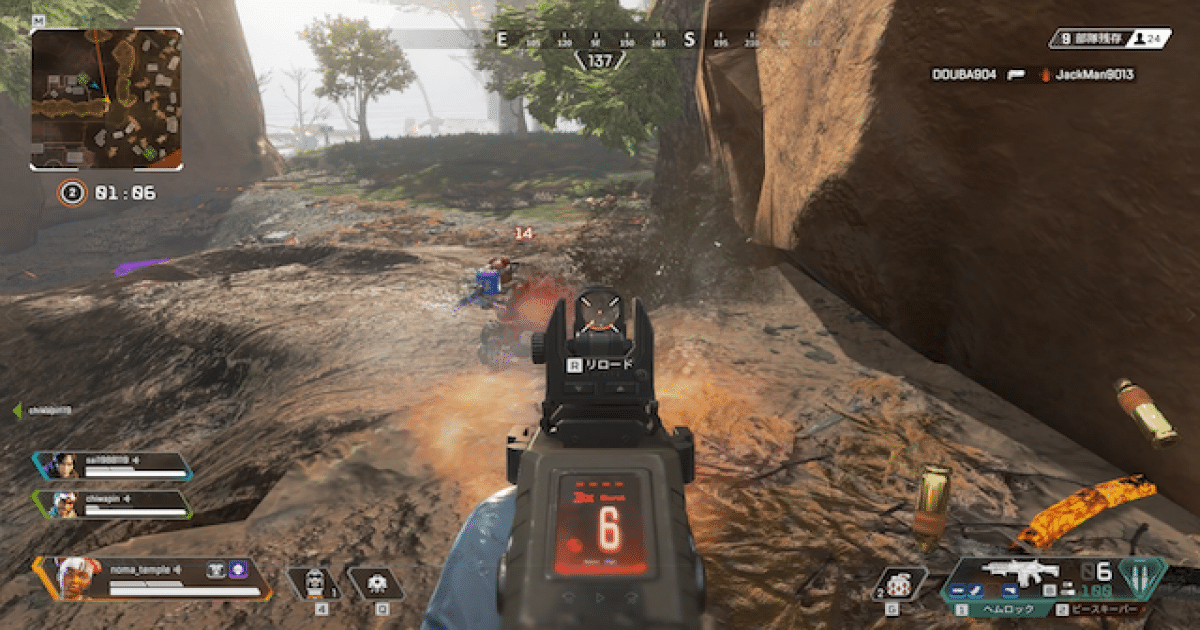Click the helmet equipment icon
This screenshot has width=1200, height=630.
(x=216, y=569)
